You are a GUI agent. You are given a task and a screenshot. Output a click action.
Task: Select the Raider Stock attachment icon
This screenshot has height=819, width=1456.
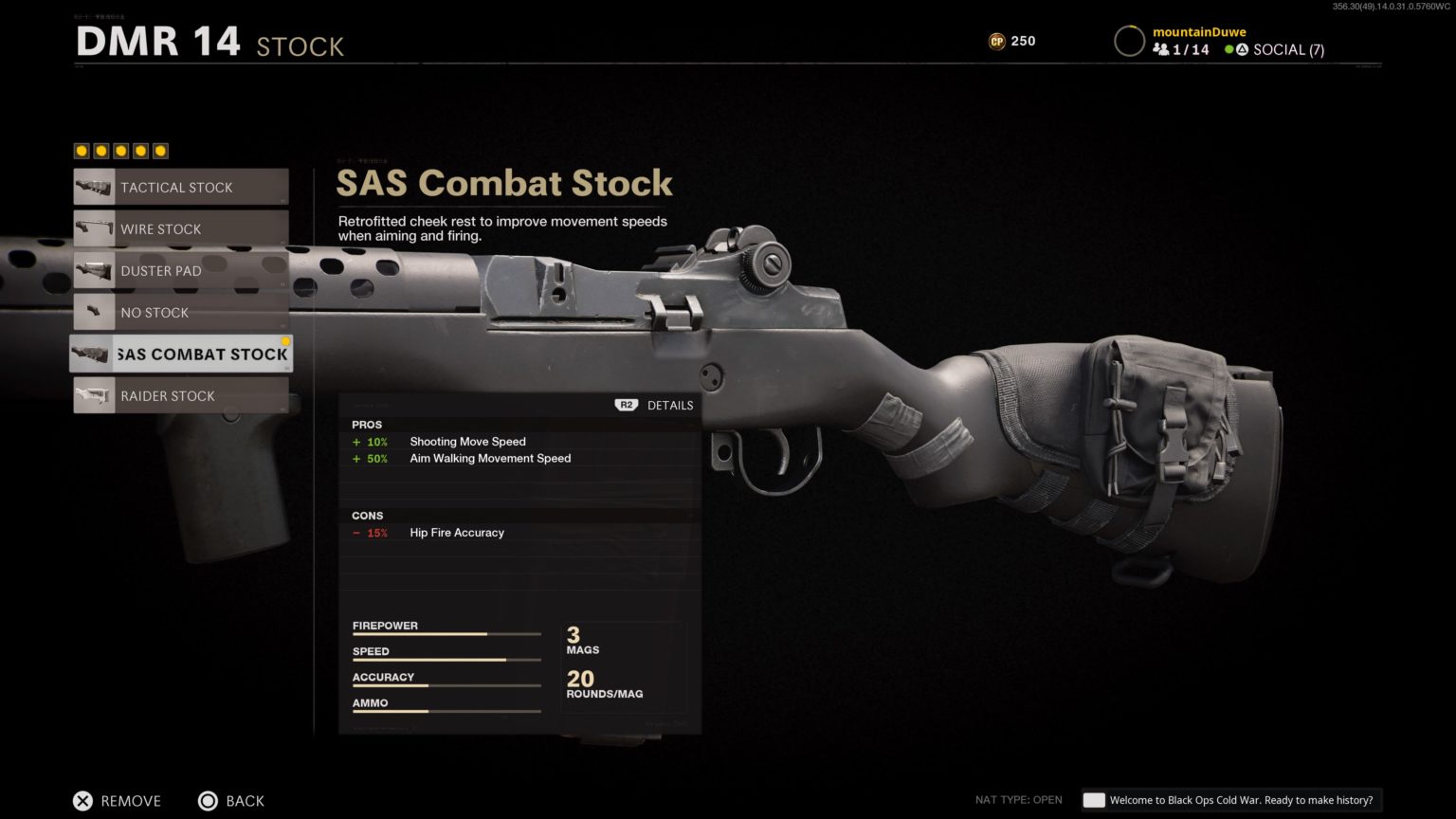pos(94,395)
